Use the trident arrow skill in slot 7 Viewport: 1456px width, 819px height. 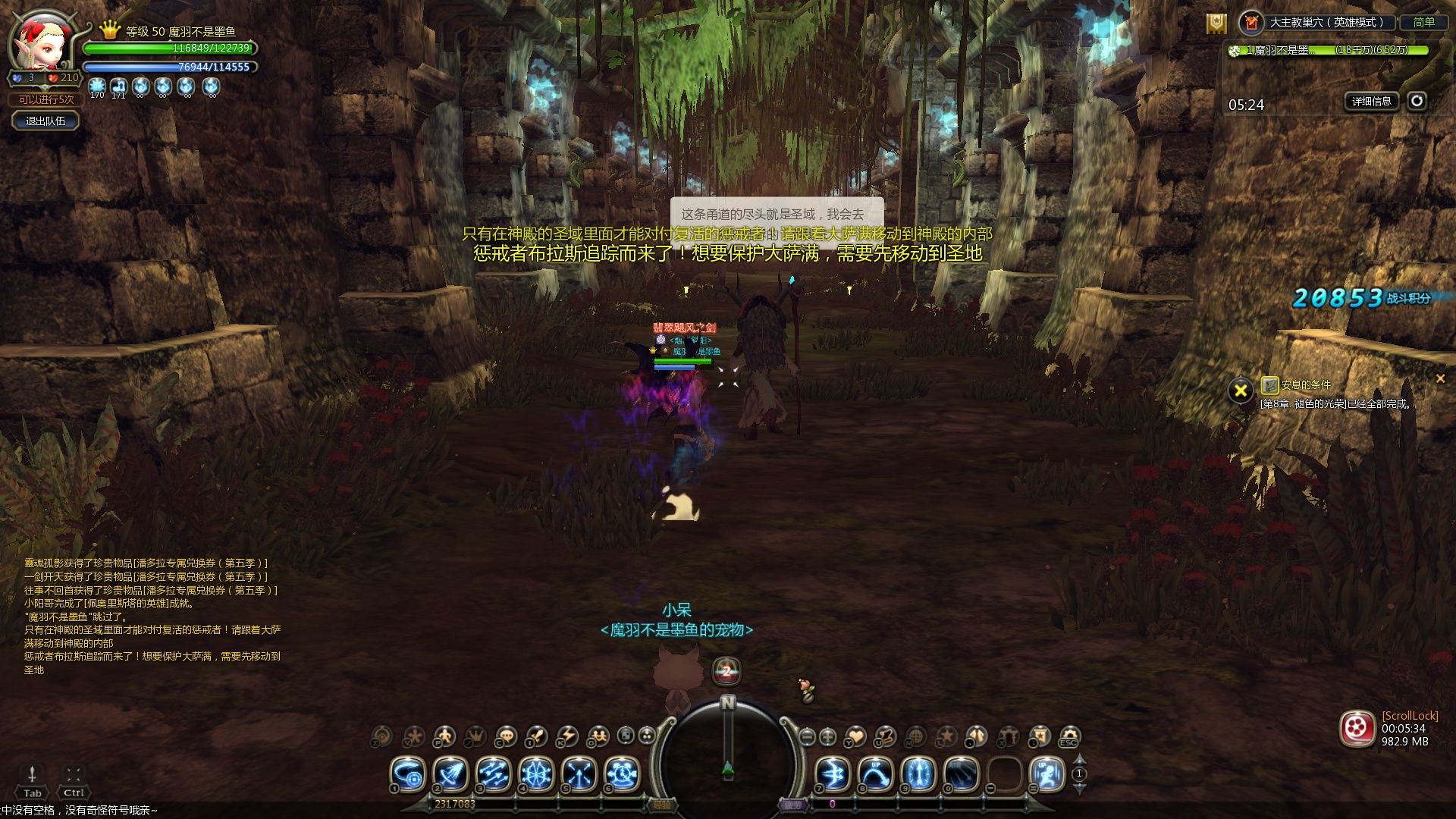click(x=832, y=774)
